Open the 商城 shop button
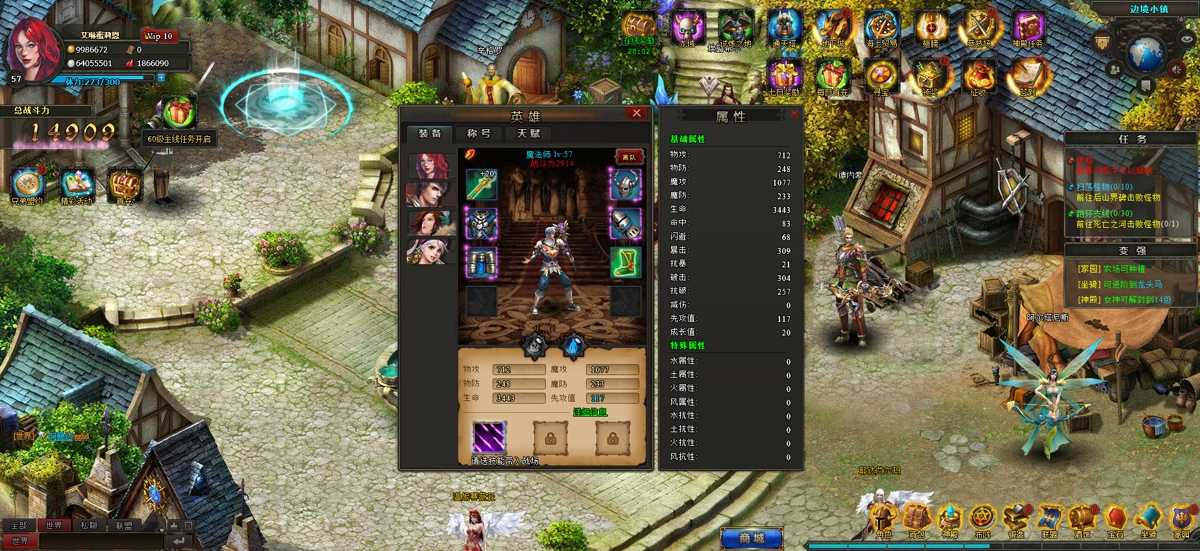Image resolution: width=1200 pixels, height=551 pixels. click(751, 538)
